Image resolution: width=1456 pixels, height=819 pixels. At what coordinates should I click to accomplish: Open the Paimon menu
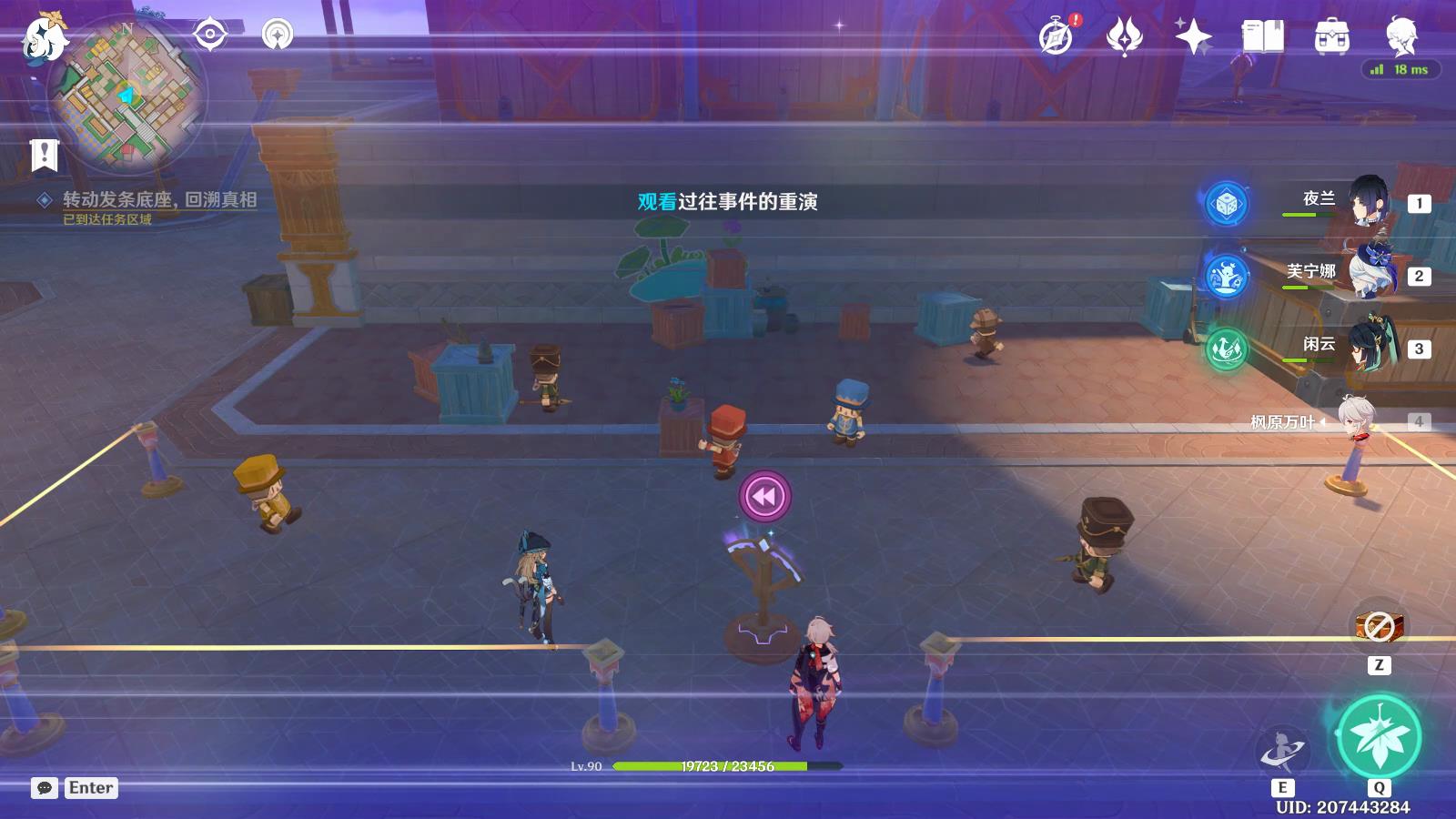(45, 40)
